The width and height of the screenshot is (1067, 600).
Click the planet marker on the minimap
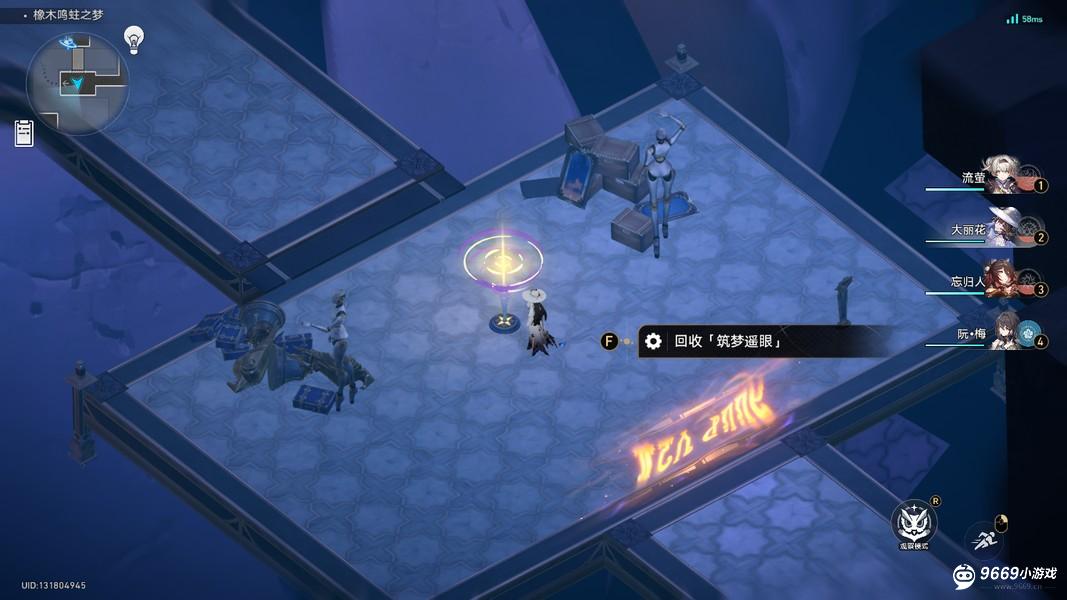pyautogui.click(x=69, y=43)
